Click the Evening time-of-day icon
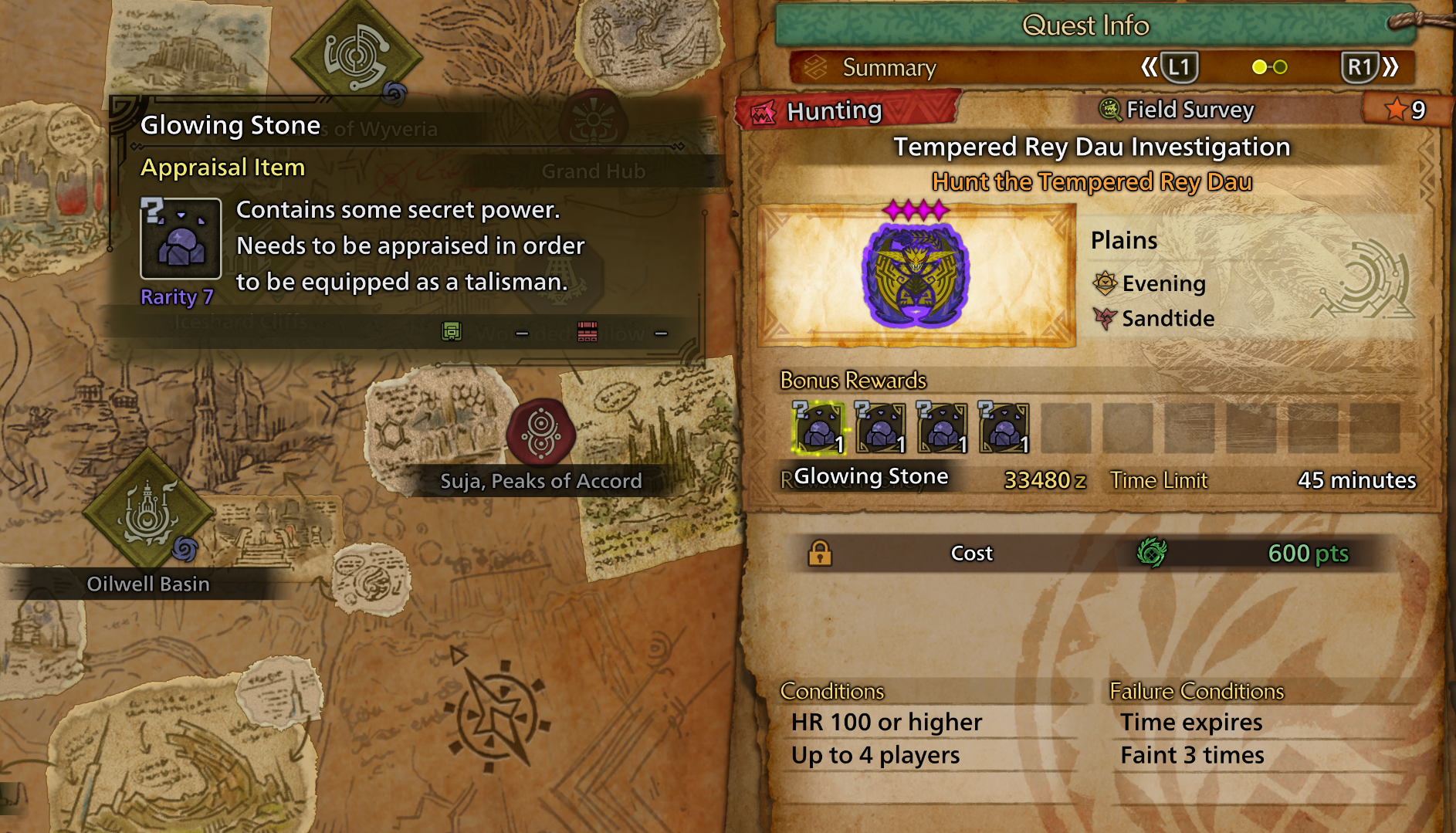 [x=1107, y=283]
